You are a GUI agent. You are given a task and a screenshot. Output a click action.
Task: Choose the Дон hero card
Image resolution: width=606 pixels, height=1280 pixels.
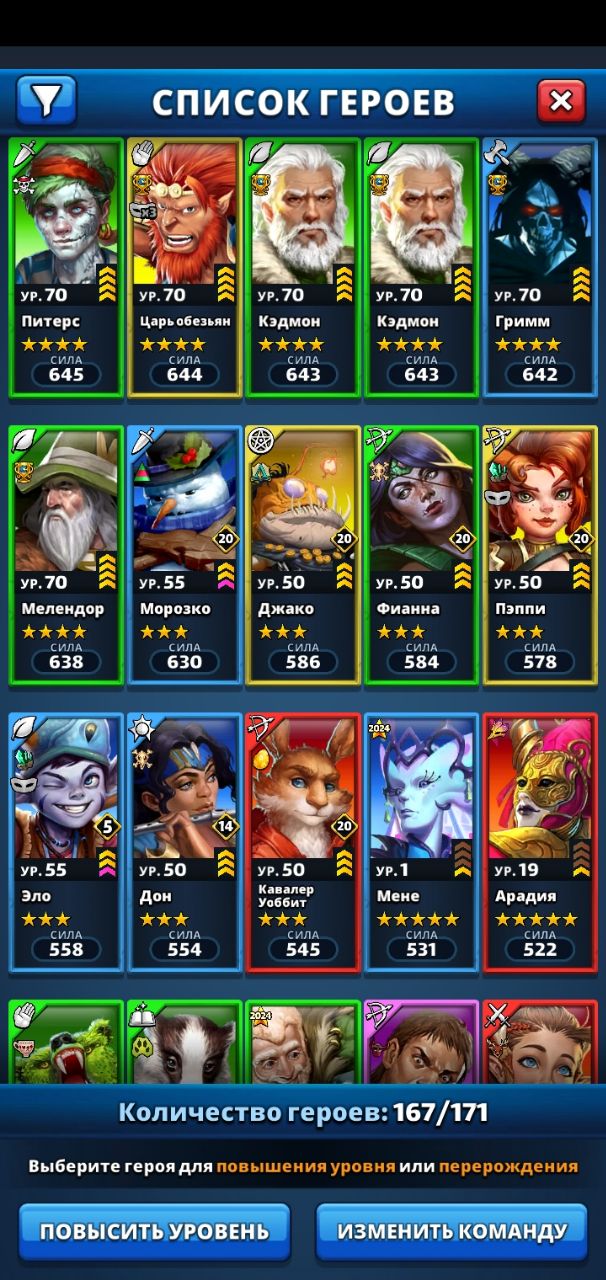(x=184, y=842)
